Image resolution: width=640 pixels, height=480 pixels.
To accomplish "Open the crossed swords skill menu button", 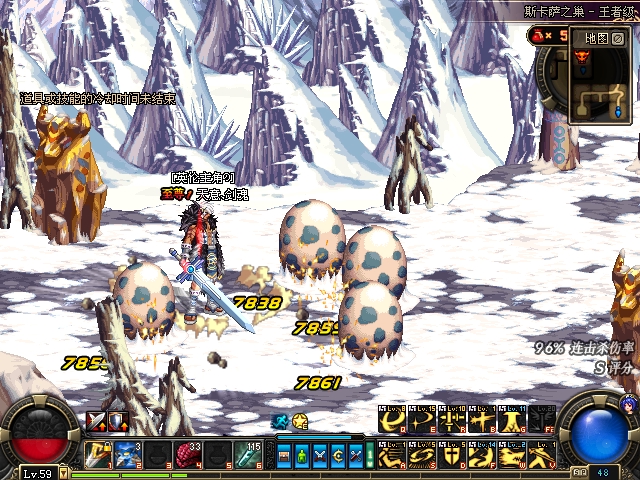I will point(320,456).
